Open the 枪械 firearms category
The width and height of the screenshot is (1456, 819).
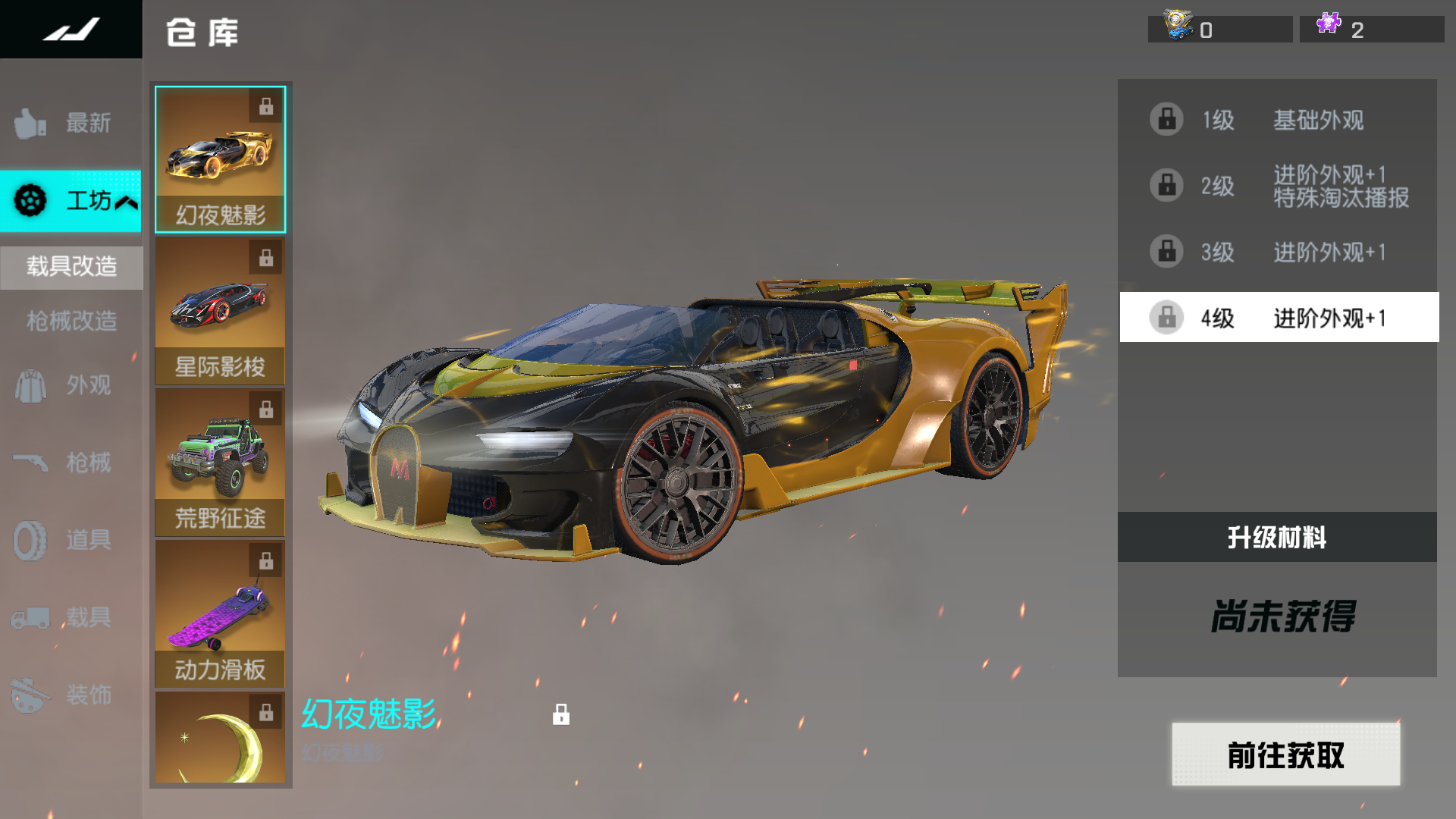pos(70,463)
